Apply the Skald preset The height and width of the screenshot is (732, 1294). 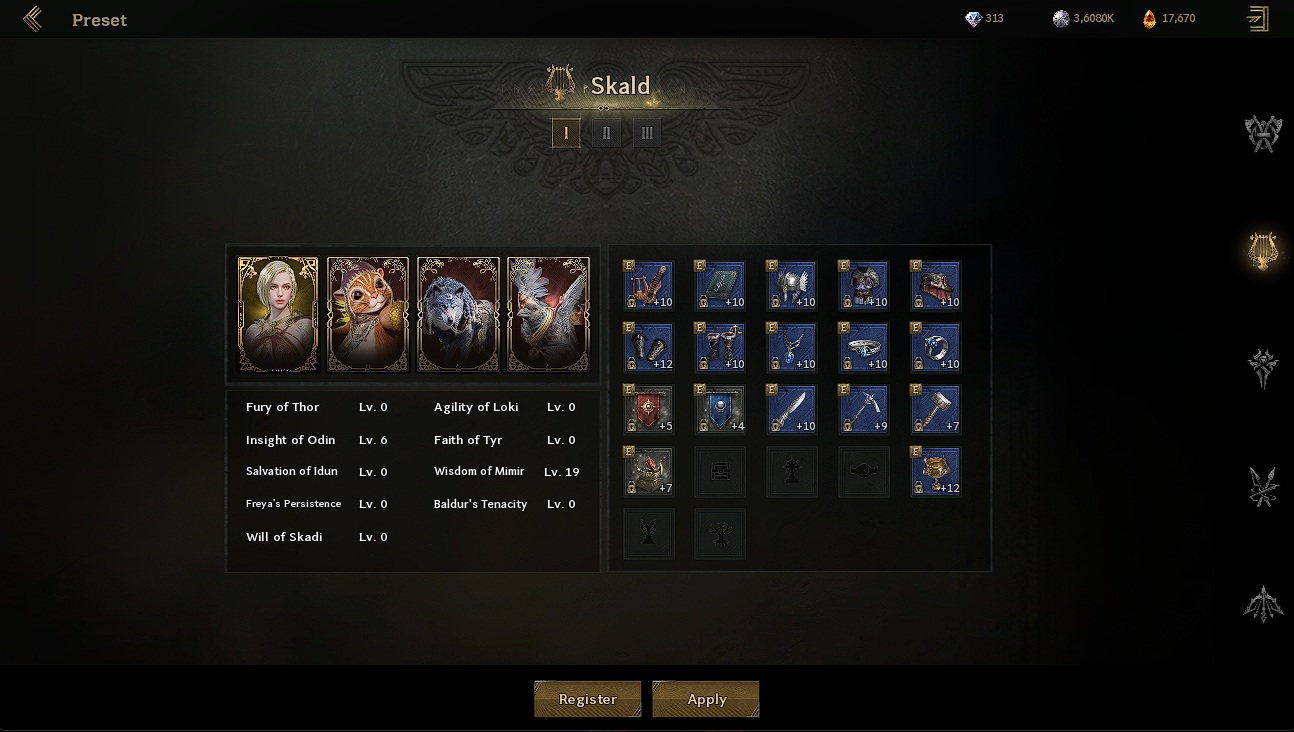coord(706,699)
